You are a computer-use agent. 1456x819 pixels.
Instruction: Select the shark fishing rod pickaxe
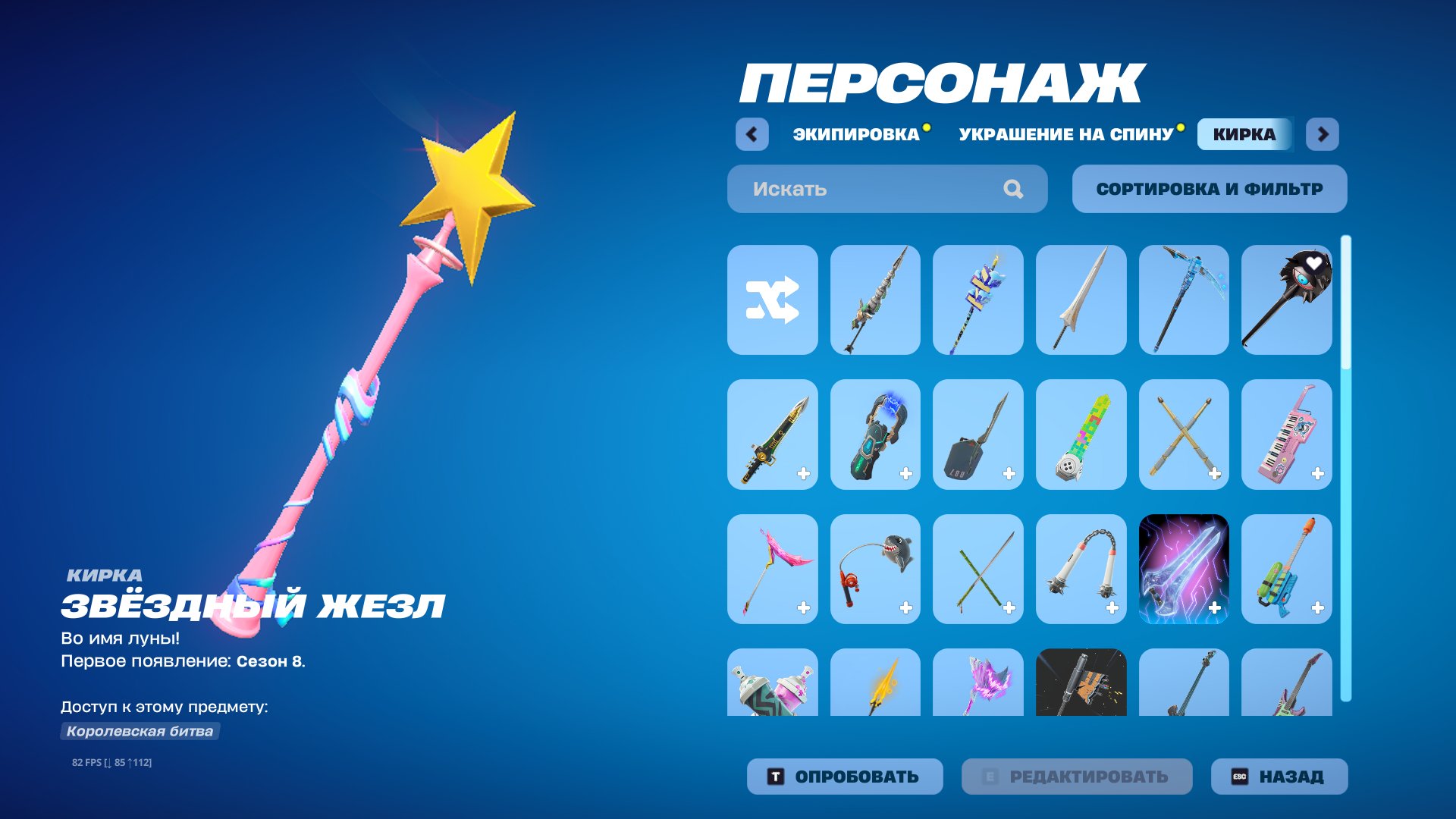(x=875, y=569)
